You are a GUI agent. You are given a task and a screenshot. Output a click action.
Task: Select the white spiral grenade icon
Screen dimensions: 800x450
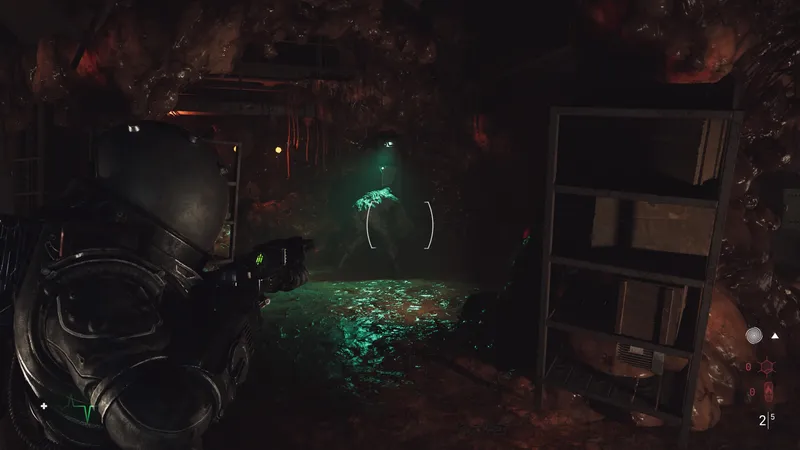[x=755, y=338]
